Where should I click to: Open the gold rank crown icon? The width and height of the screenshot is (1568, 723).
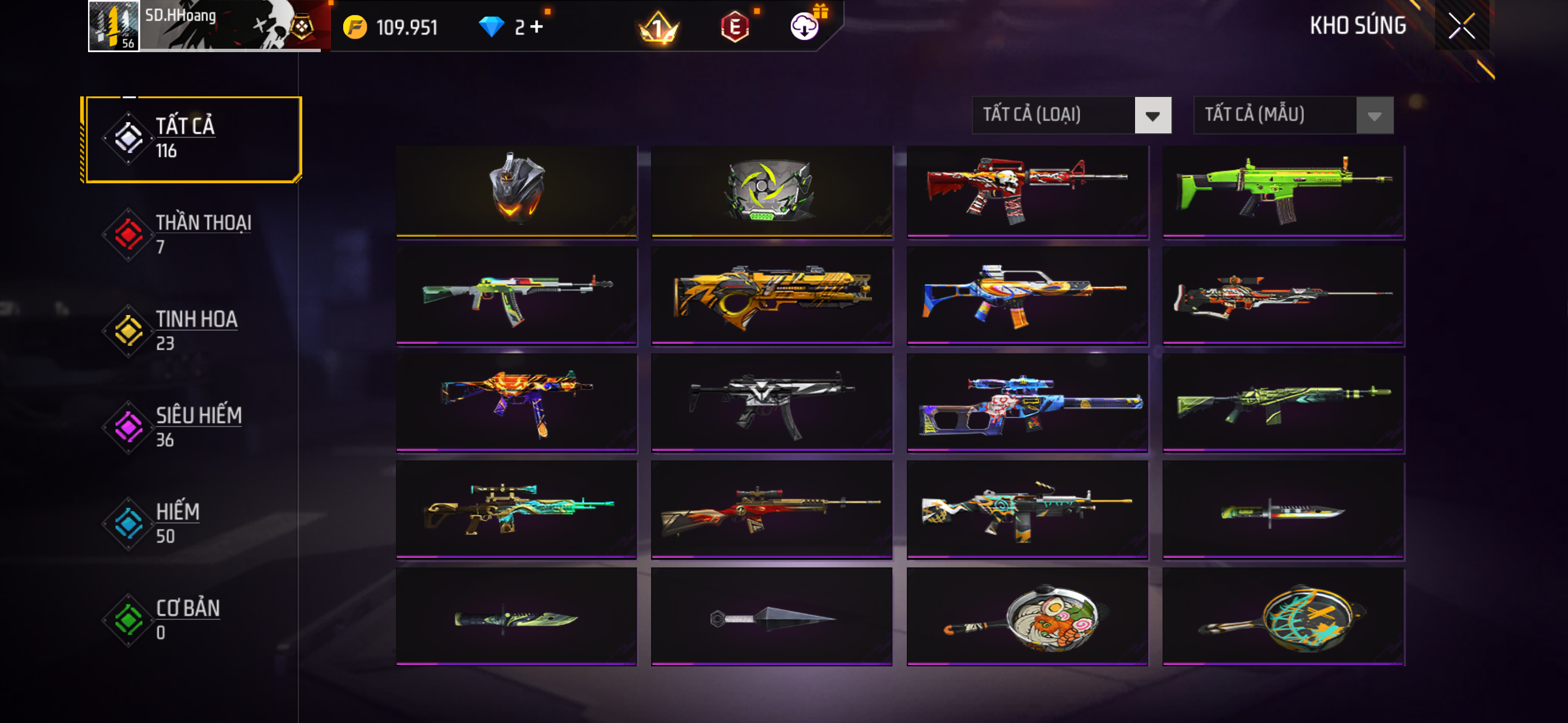click(x=658, y=28)
